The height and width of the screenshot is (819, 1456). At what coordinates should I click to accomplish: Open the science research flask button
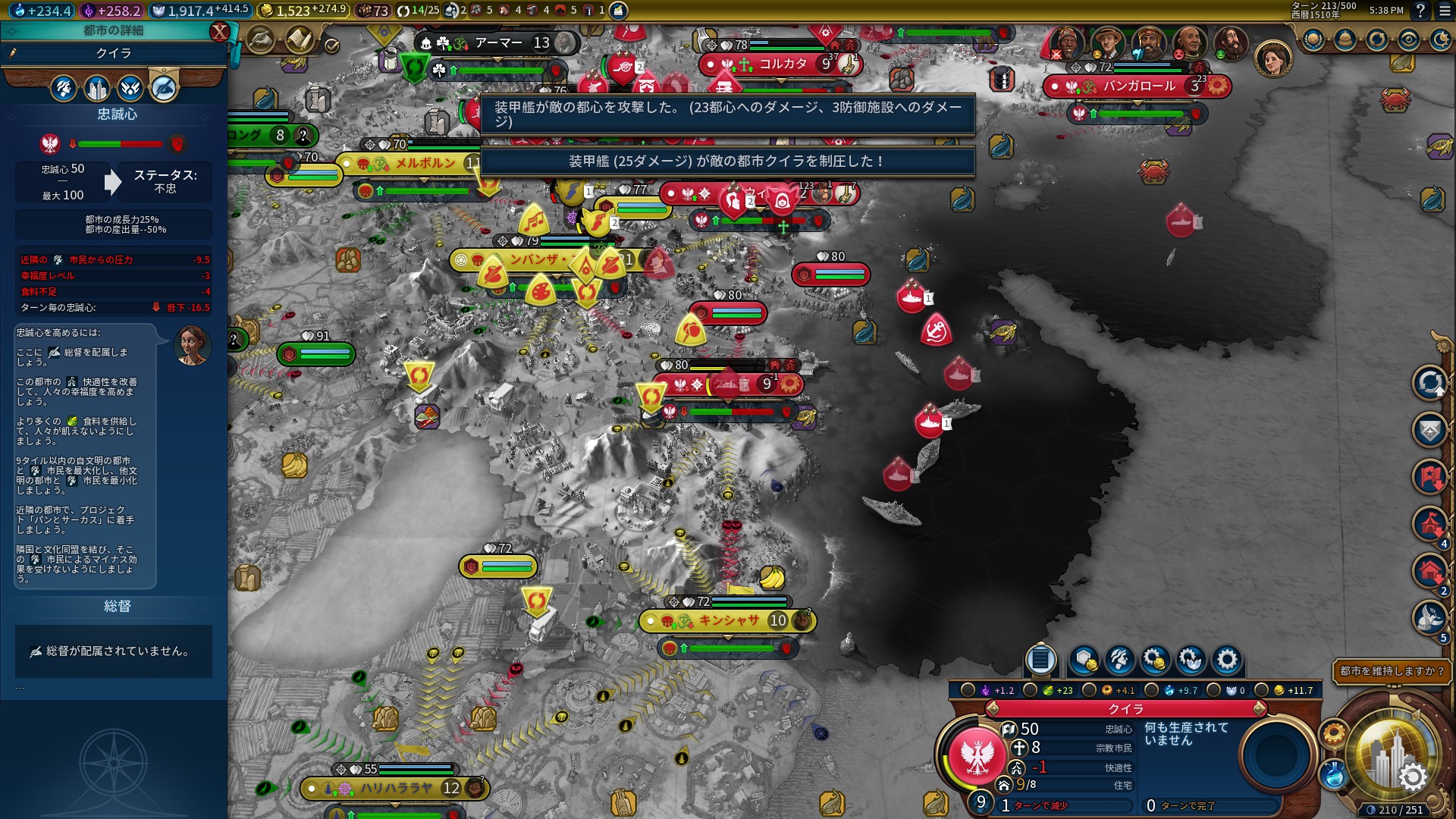[1332, 775]
